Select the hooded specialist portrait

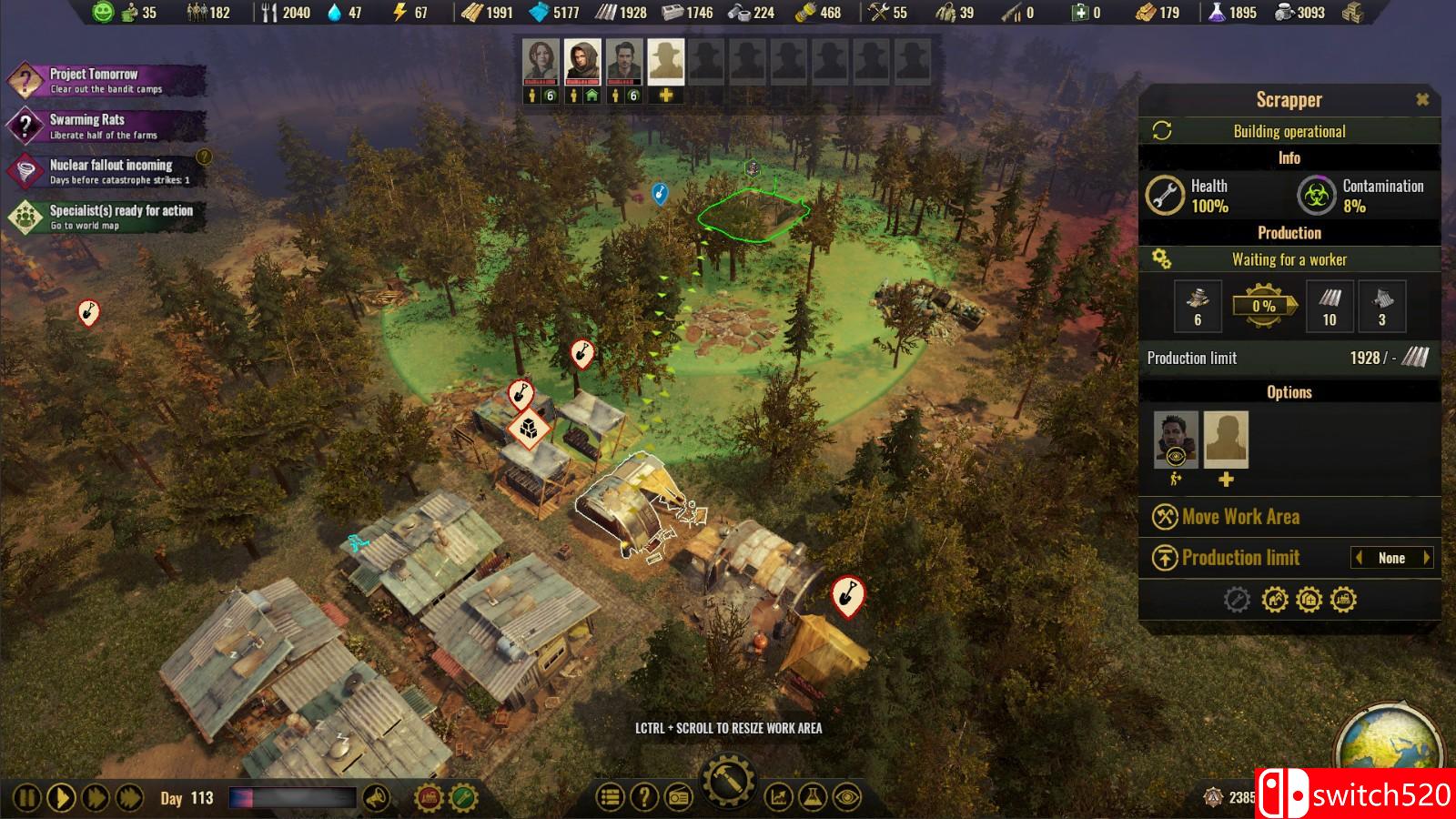(x=582, y=62)
